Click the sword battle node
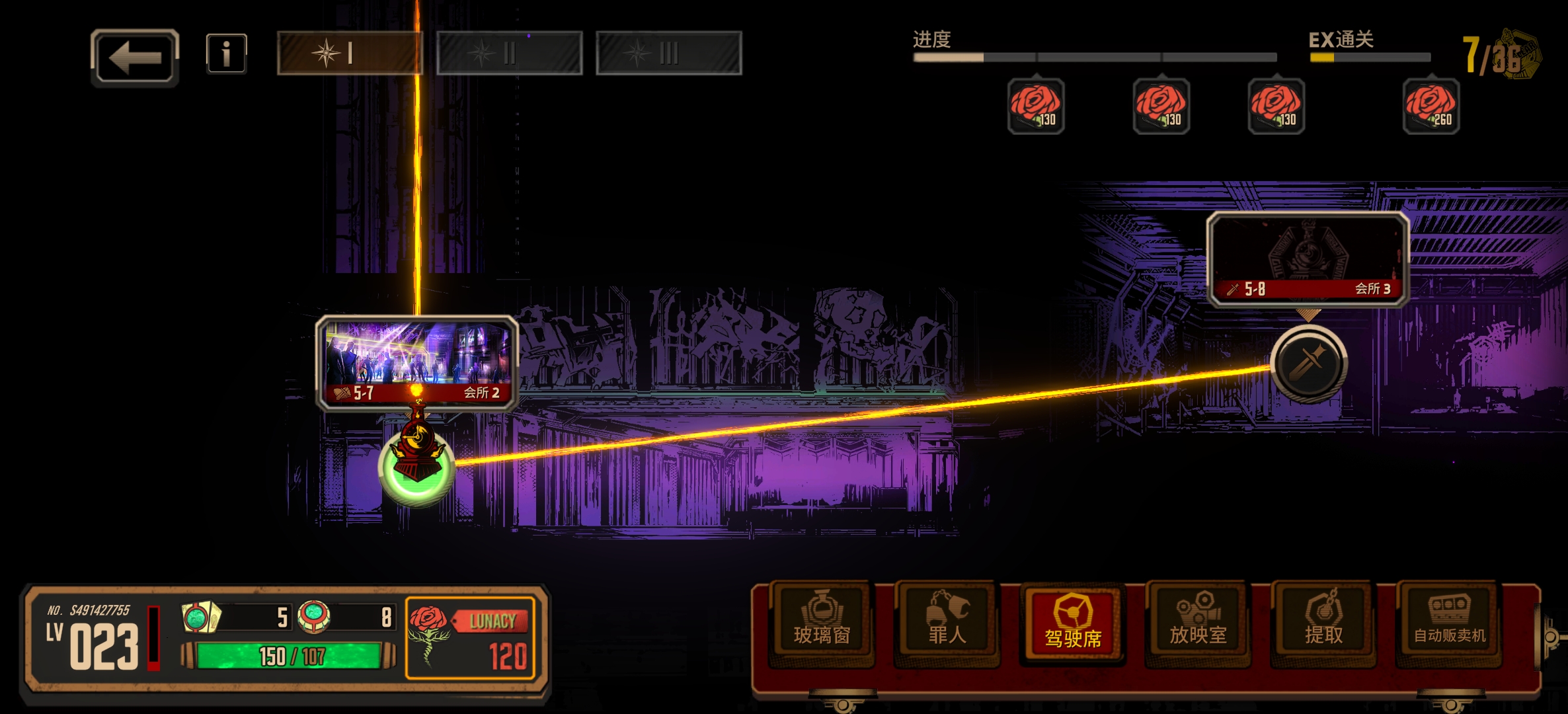Viewport: 1568px width, 714px height. tap(1308, 363)
